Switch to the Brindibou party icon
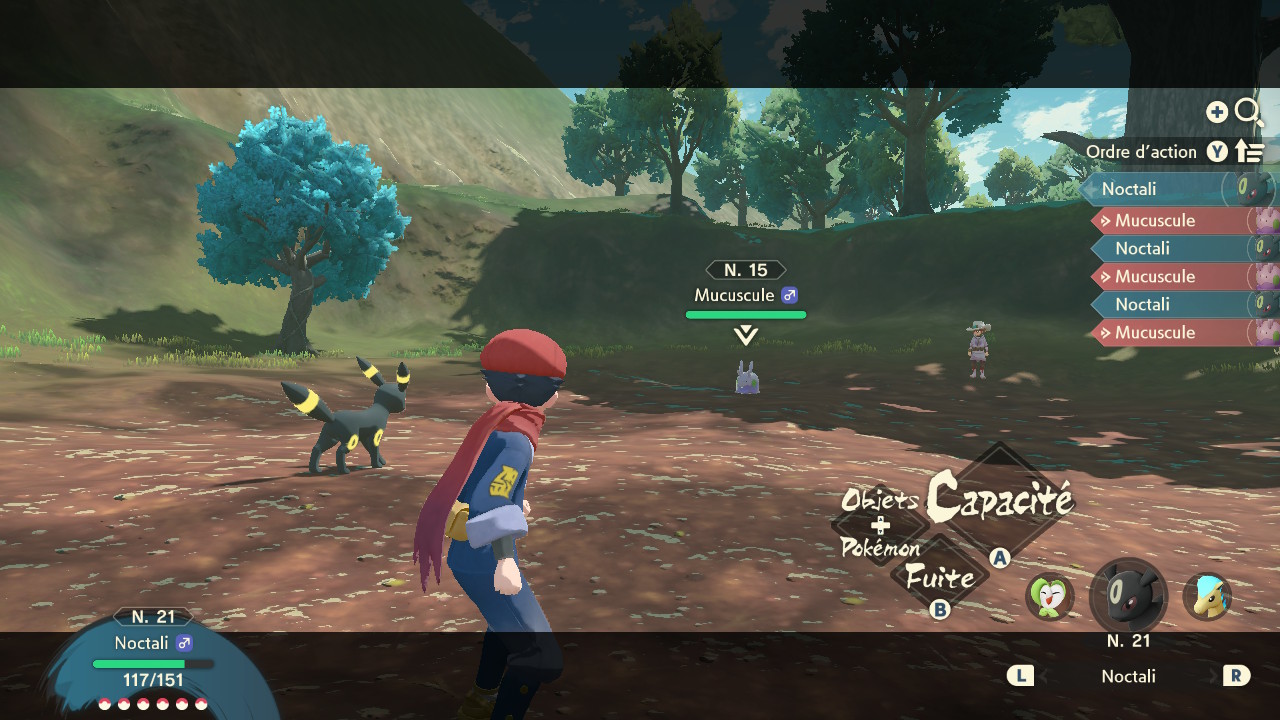 tap(1049, 597)
